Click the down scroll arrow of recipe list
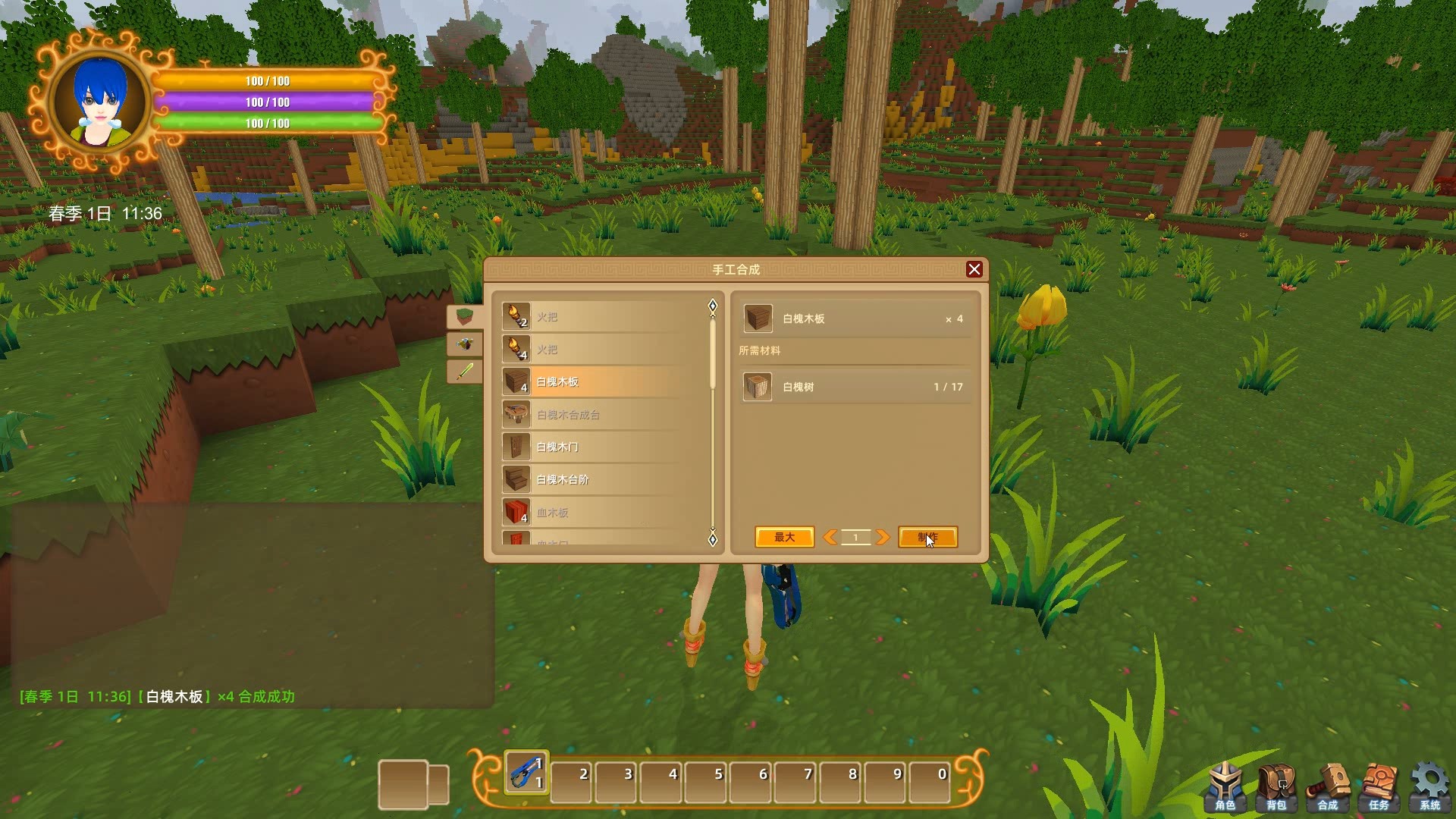 711,539
